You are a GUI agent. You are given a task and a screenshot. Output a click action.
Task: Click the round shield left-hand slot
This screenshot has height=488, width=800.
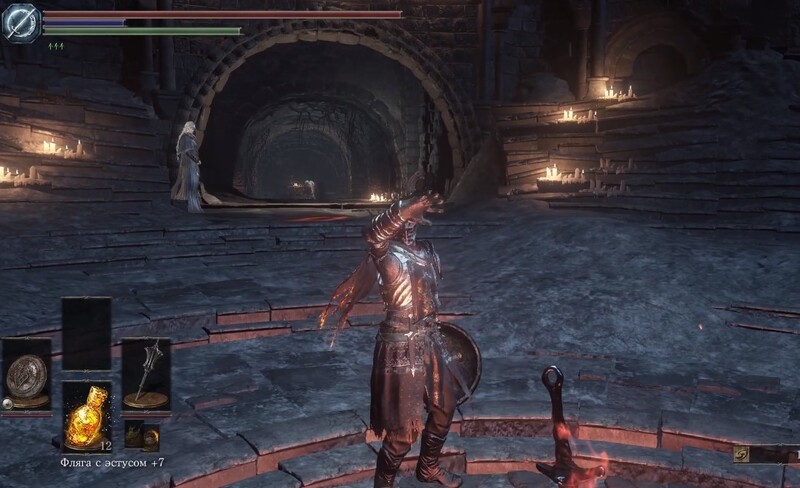[26, 375]
